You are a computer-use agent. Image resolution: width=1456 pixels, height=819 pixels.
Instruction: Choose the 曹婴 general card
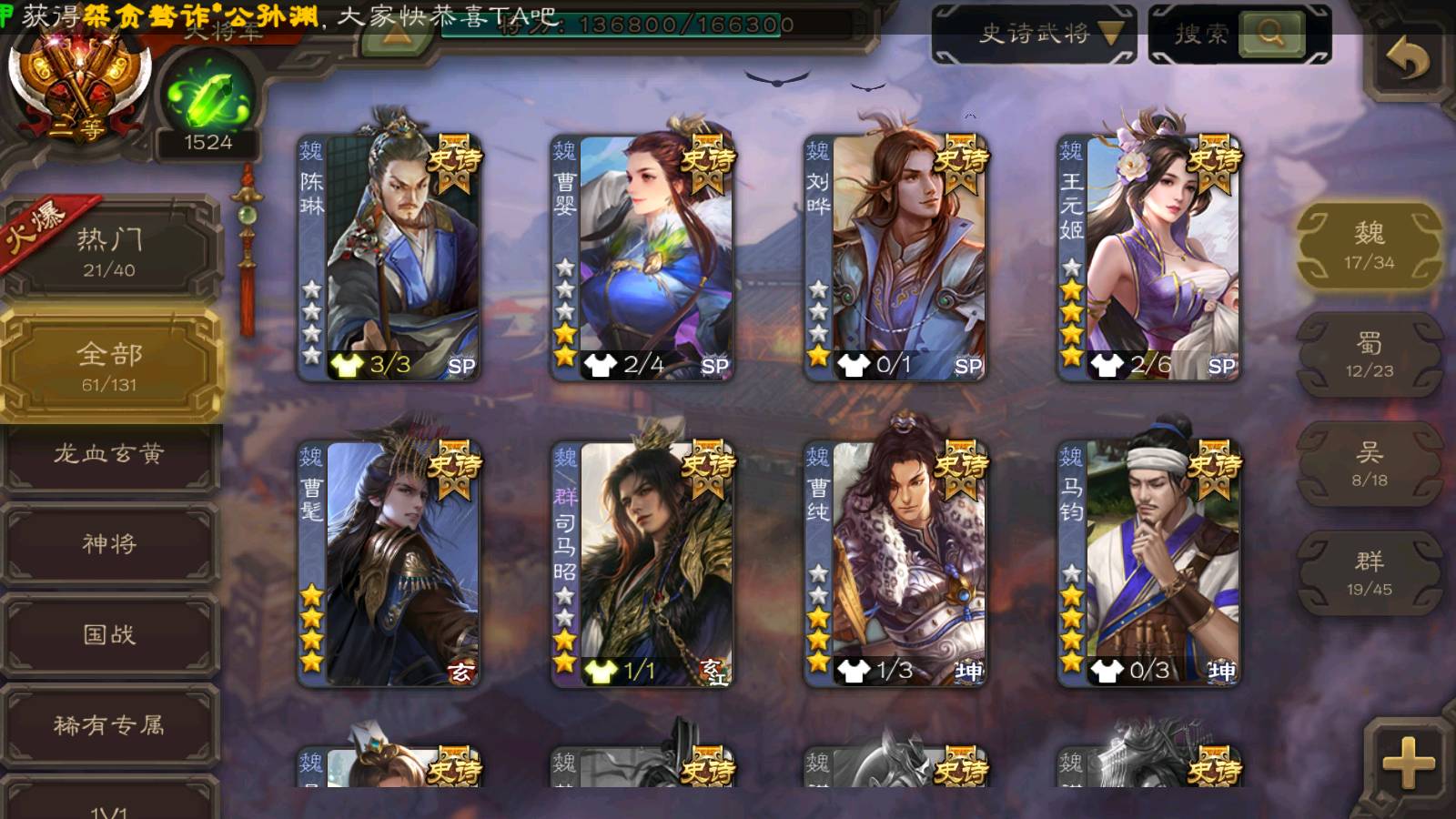[x=642, y=257]
